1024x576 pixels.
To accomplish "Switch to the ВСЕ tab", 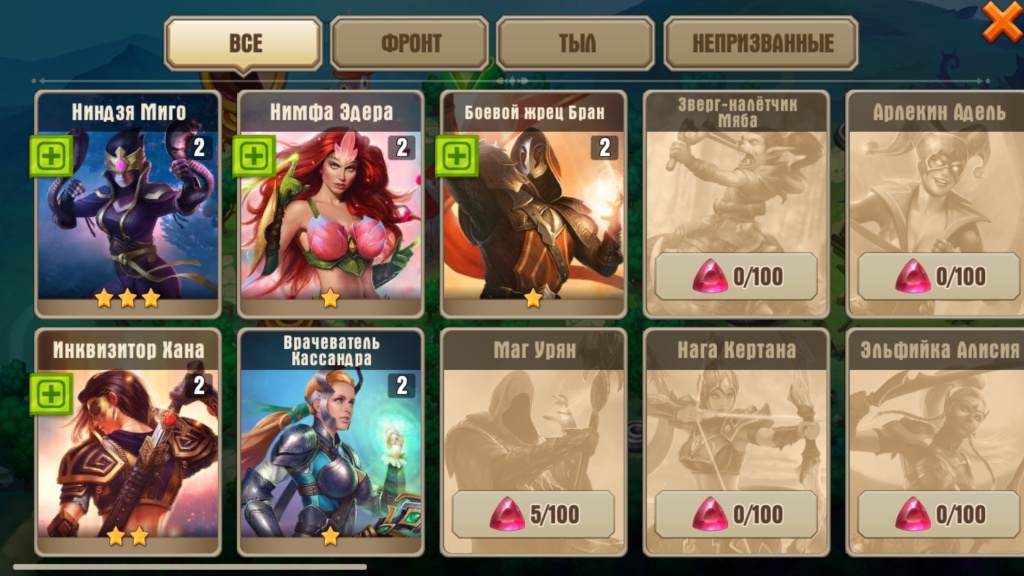I will (x=243, y=43).
